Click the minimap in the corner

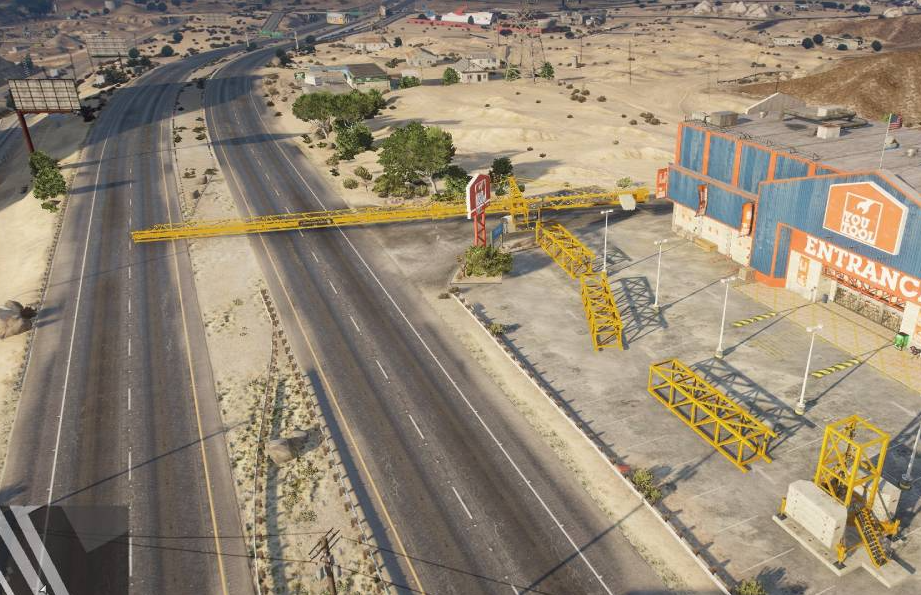point(63,549)
